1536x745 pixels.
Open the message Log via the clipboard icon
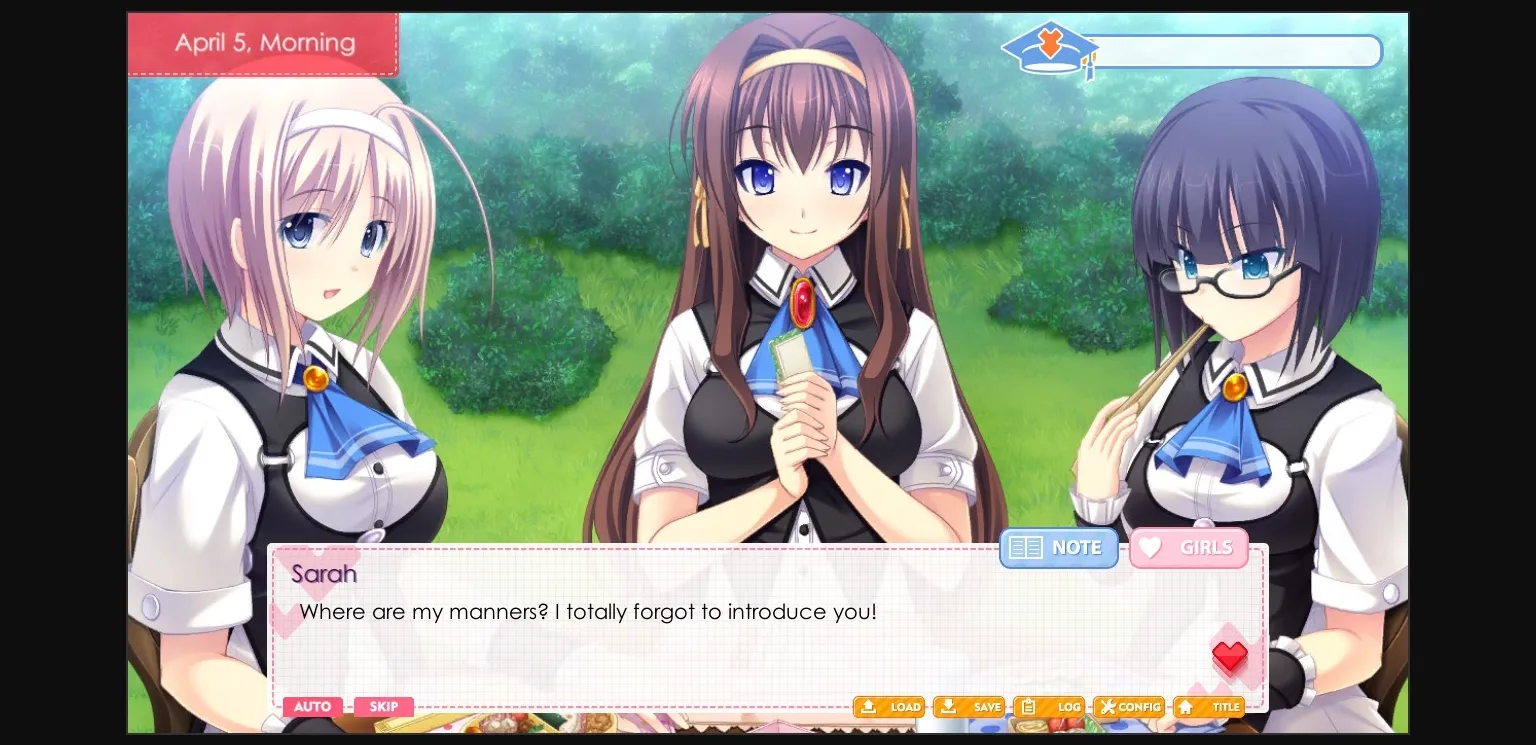(x=1048, y=707)
